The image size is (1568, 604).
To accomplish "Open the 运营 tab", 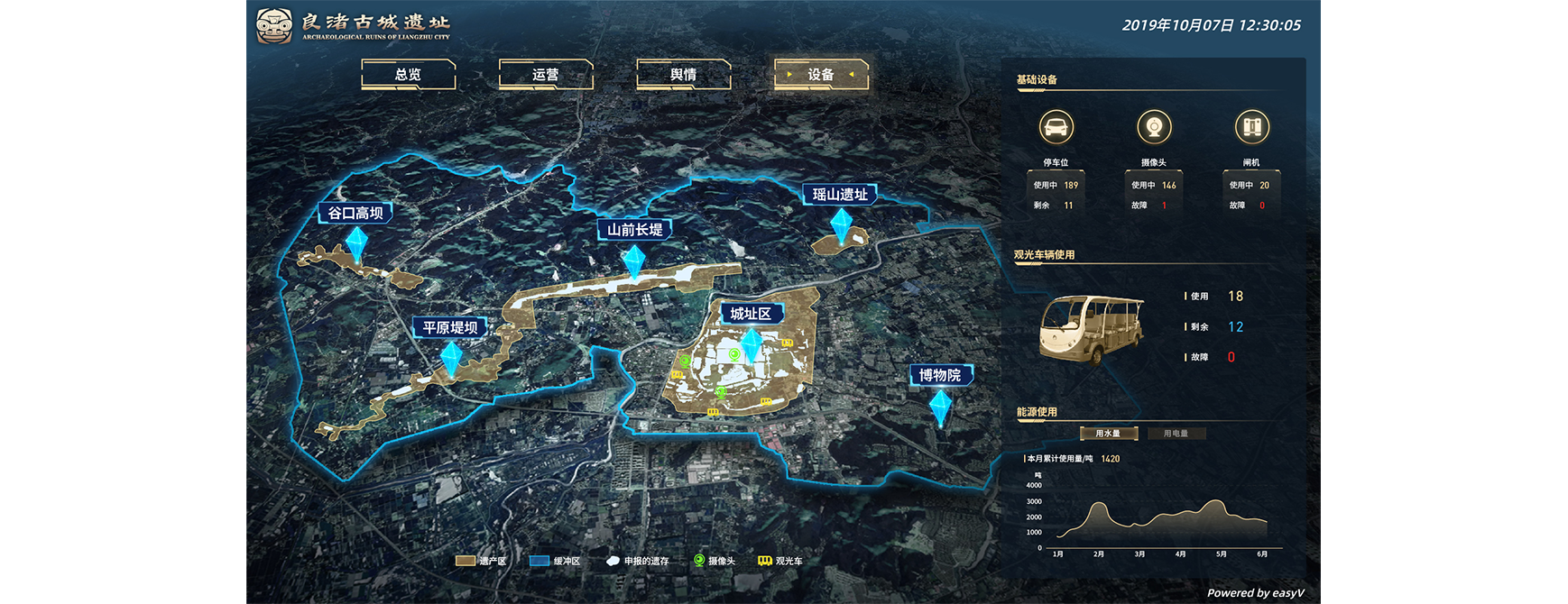I will tap(545, 75).
